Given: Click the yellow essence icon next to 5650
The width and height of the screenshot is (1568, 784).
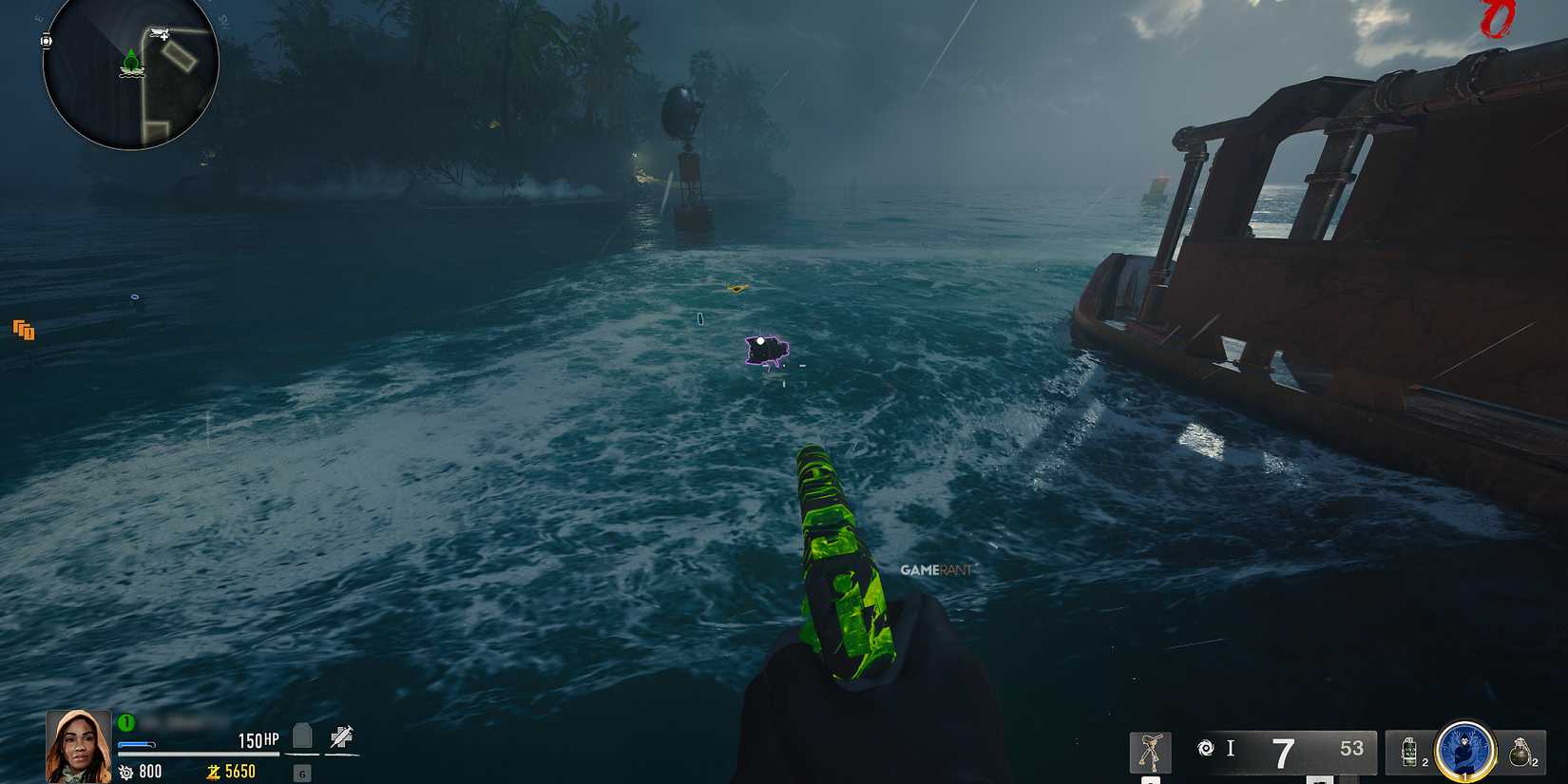Looking at the screenshot, I should [x=215, y=772].
